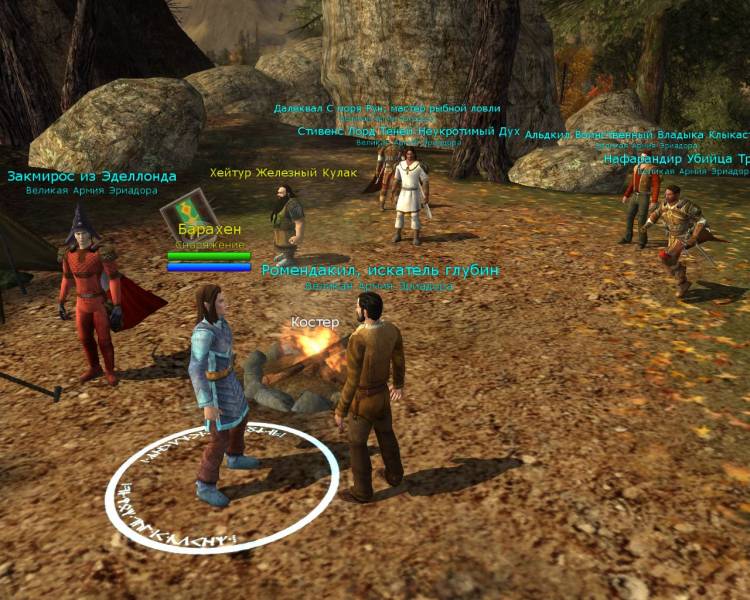The width and height of the screenshot is (750, 600).
Task: Click the Костер campfire label
Action: [x=315, y=322]
